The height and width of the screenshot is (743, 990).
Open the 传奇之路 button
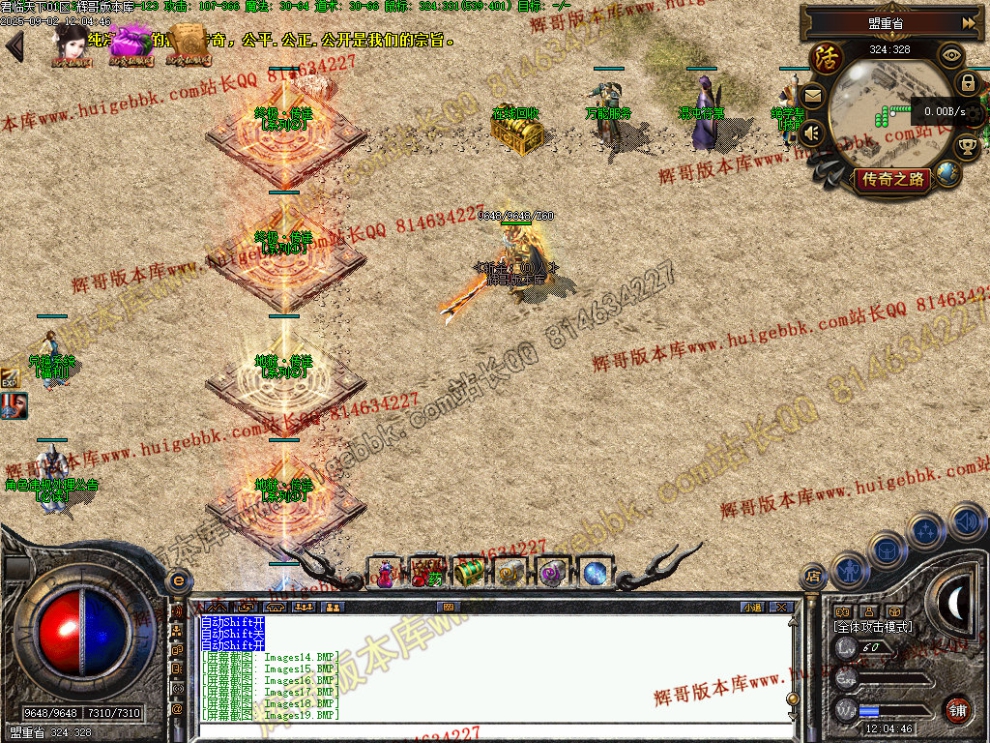click(893, 180)
